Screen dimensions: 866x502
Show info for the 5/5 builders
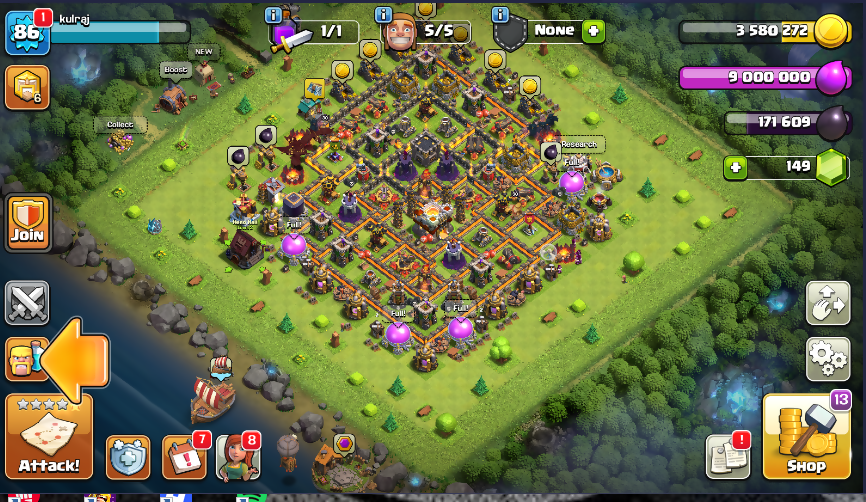[382, 15]
